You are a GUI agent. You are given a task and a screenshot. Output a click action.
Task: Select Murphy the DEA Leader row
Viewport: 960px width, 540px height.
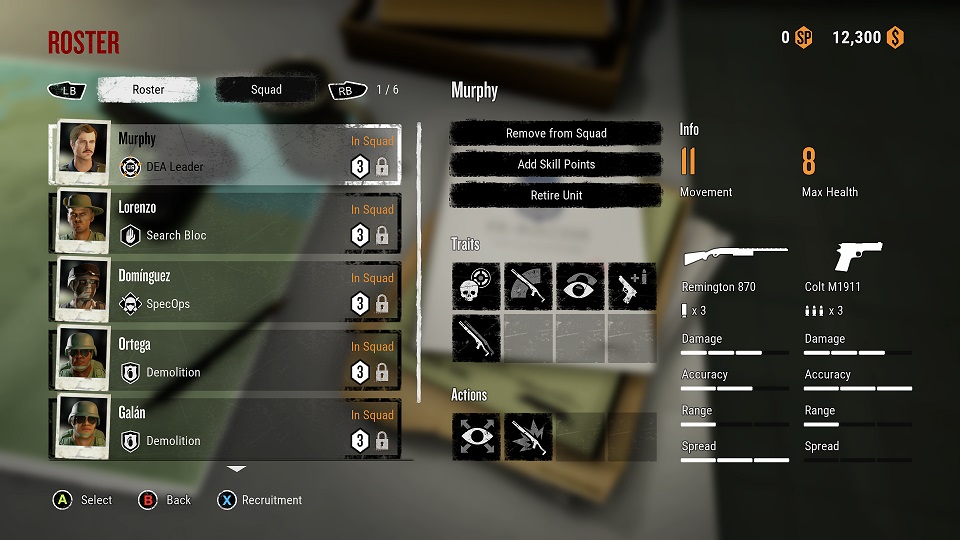[x=225, y=154]
